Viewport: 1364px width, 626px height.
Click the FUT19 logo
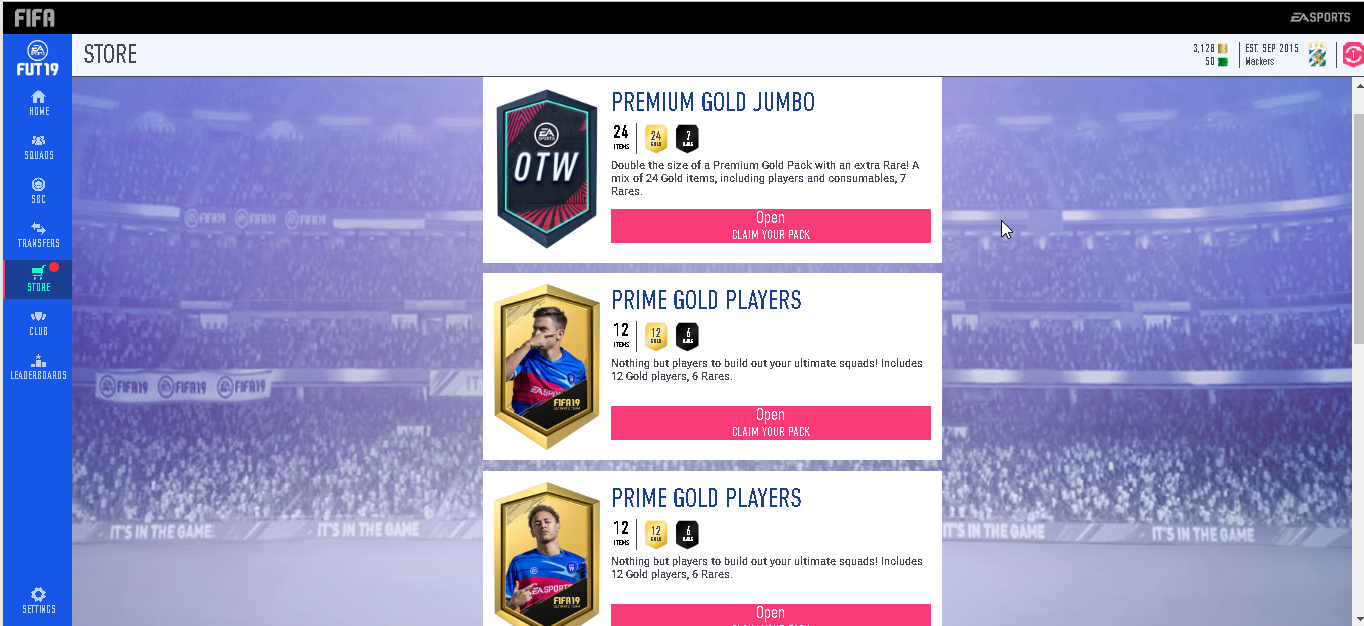pos(37,58)
